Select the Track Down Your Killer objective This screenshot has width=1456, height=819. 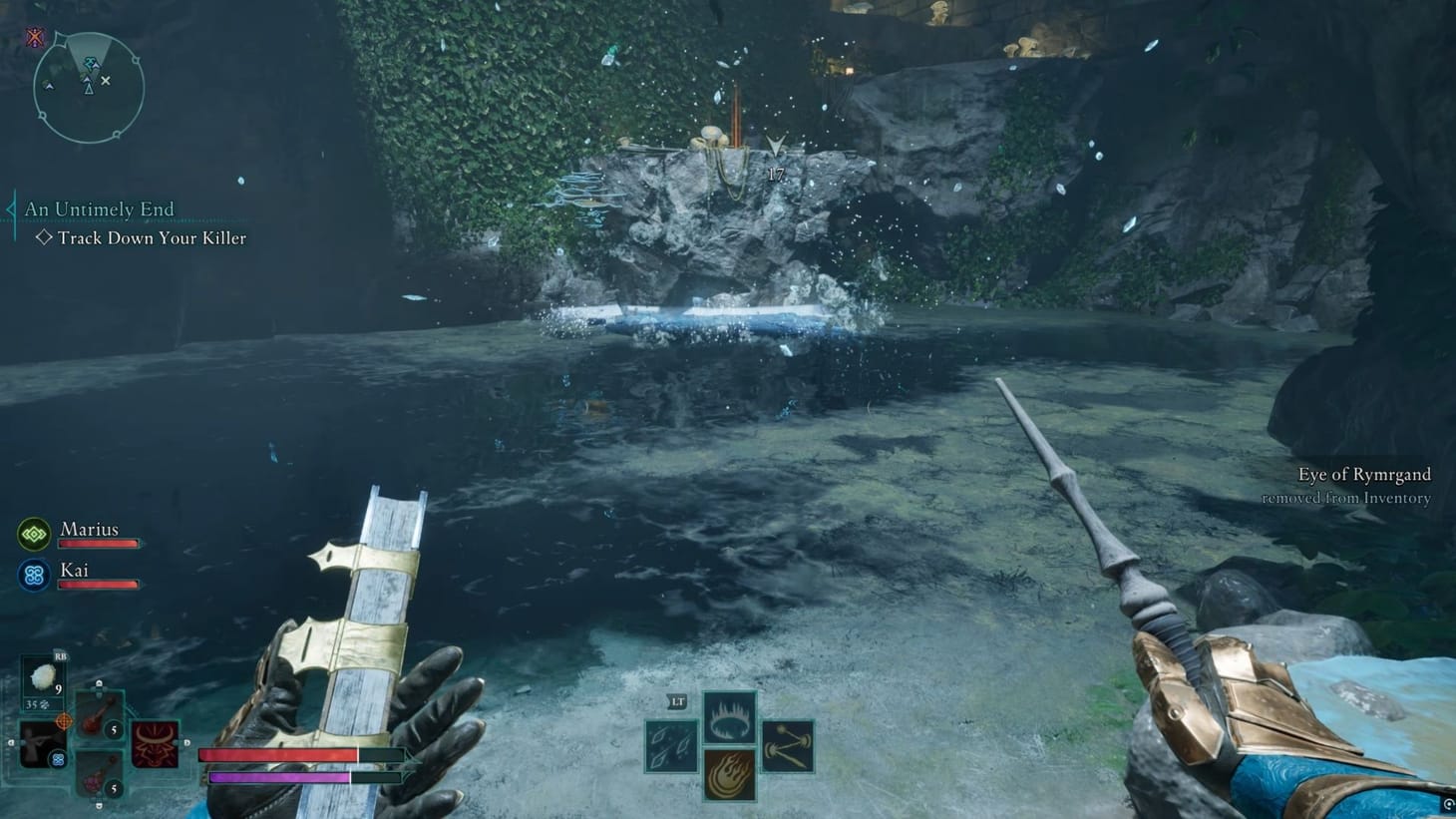[152, 238]
